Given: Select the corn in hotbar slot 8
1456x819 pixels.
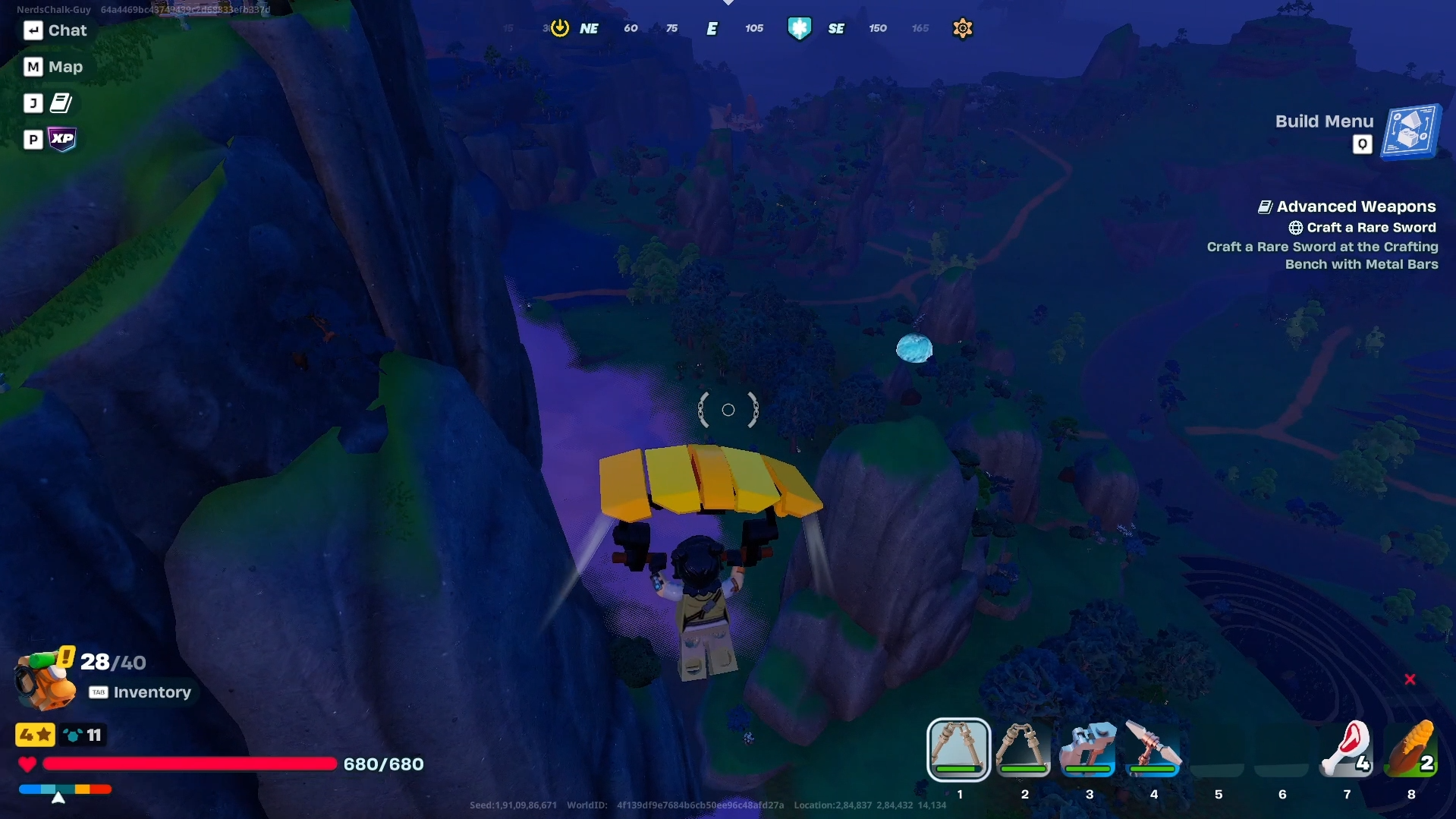Looking at the screenshot, I should 1411,750.
